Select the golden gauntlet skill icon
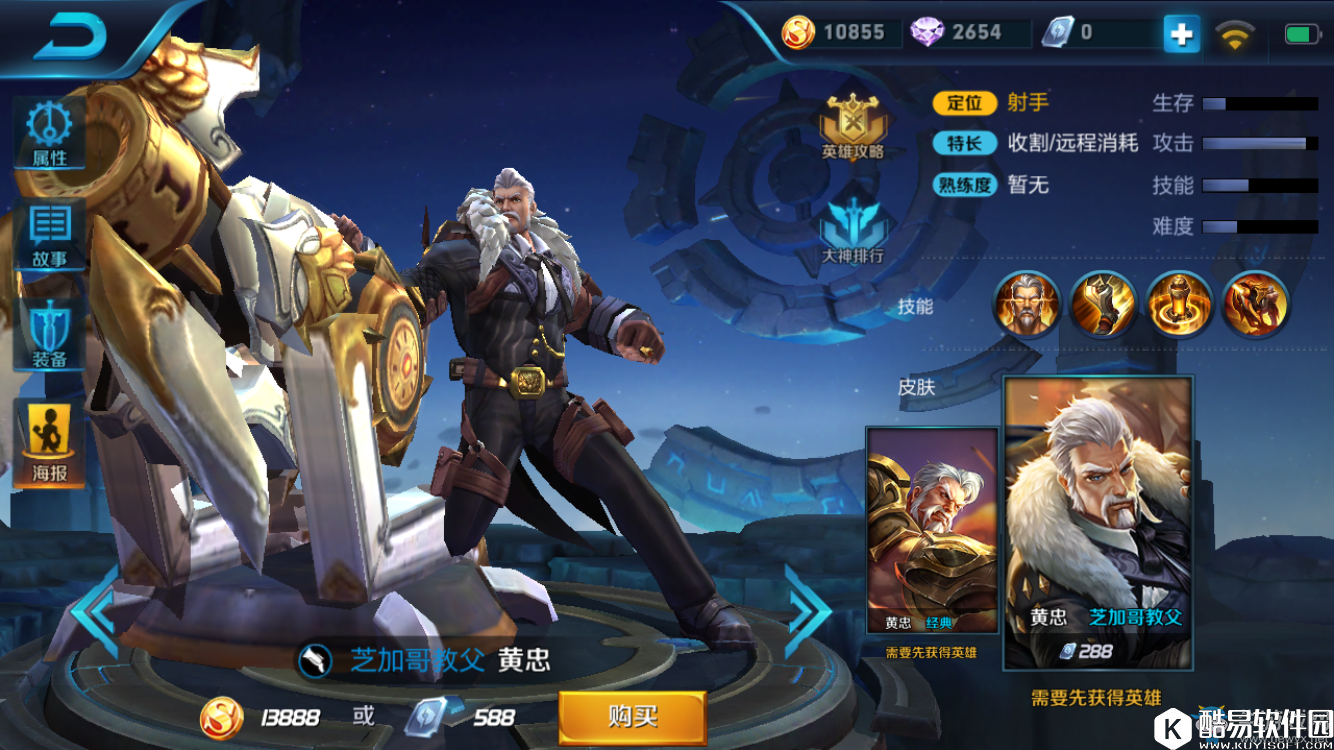The height and width of the screenshot is (750, 1334). 1103,304
